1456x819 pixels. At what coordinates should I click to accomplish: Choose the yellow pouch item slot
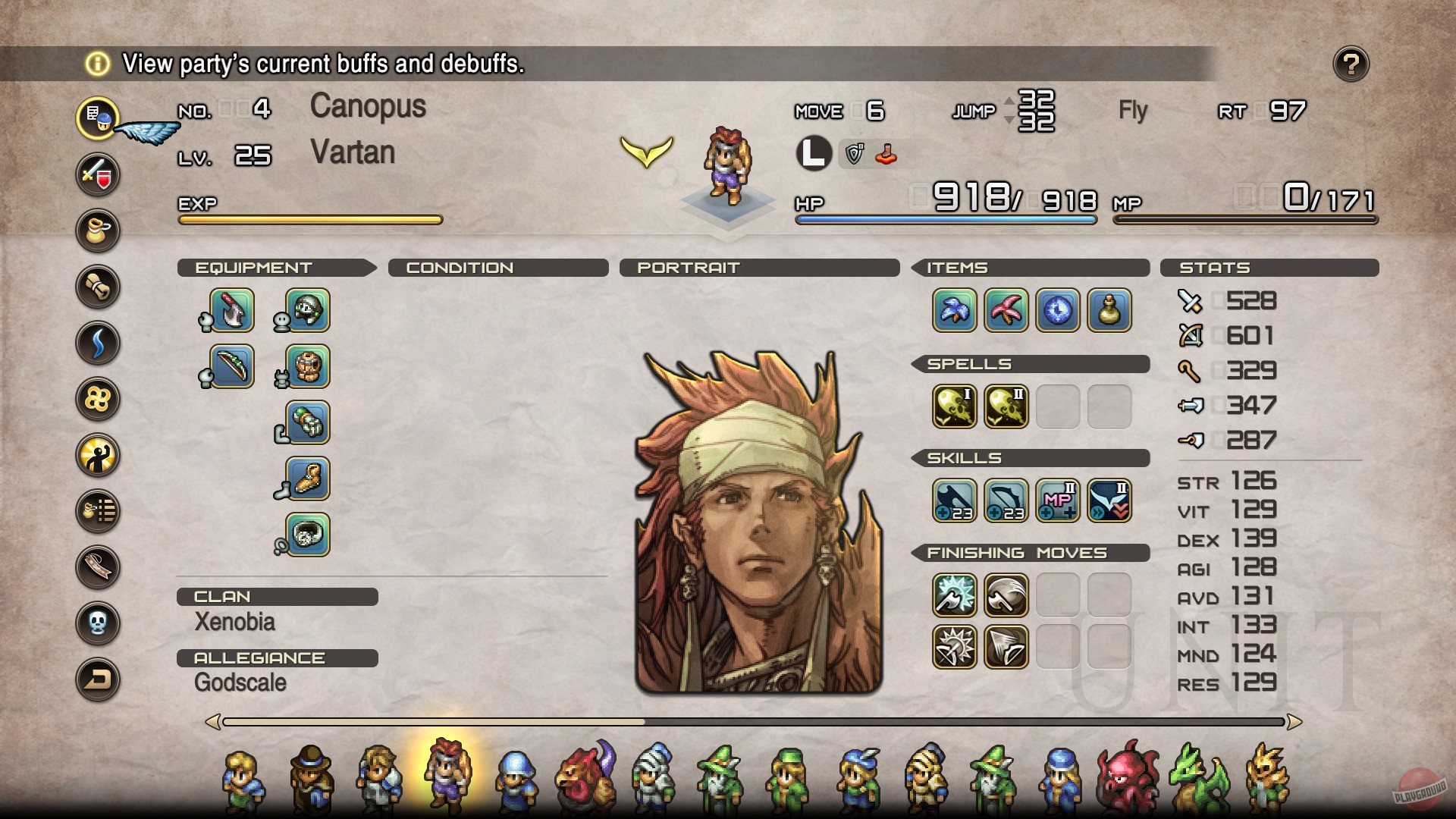(x=1109, y=310)
